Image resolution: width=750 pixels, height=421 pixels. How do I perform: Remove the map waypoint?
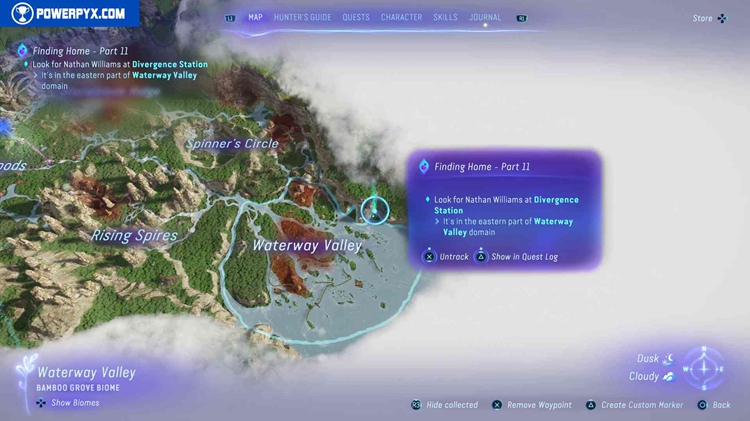(531, 405)
